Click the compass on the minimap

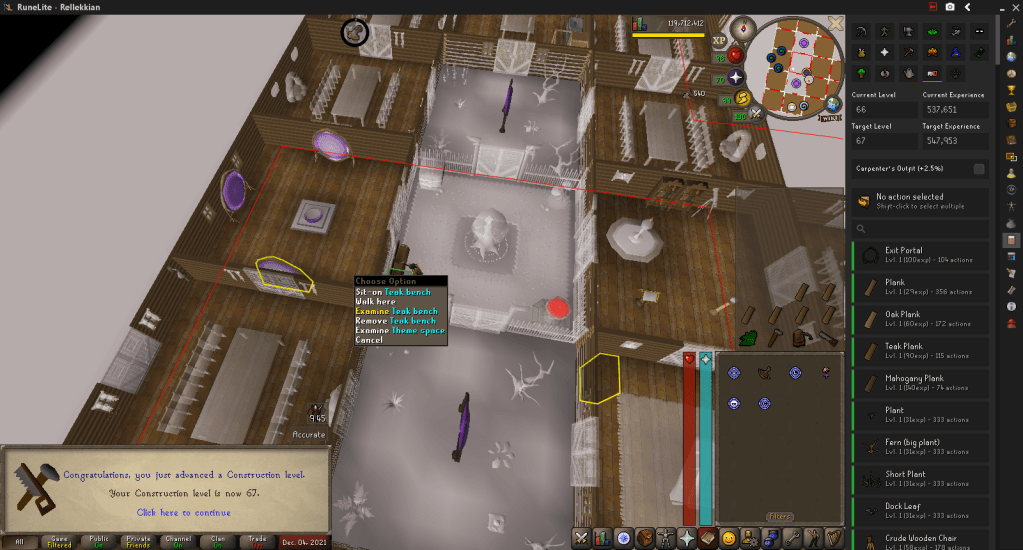click(x=743, y=27)
